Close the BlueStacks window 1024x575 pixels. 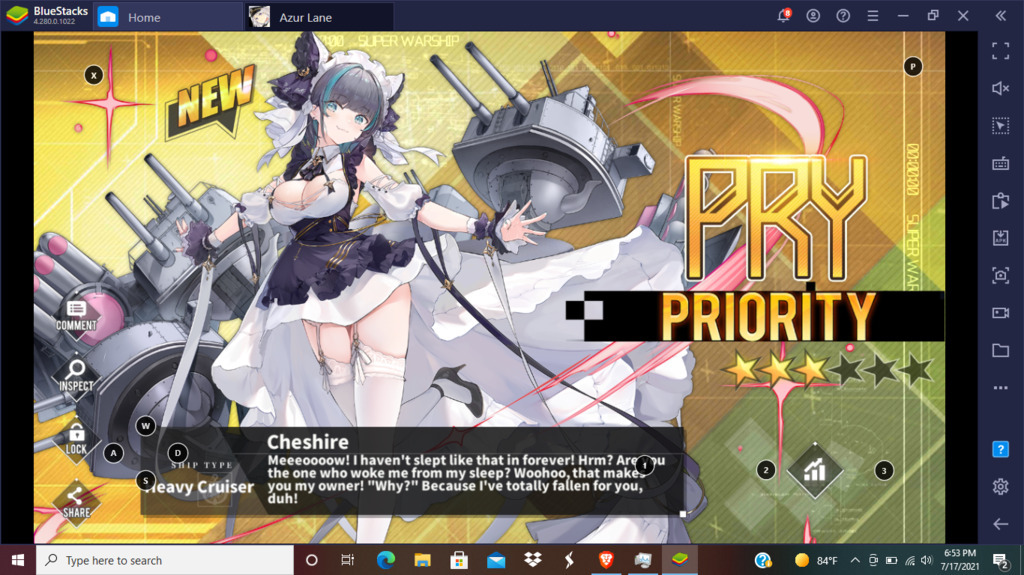[x=963, y=16]
